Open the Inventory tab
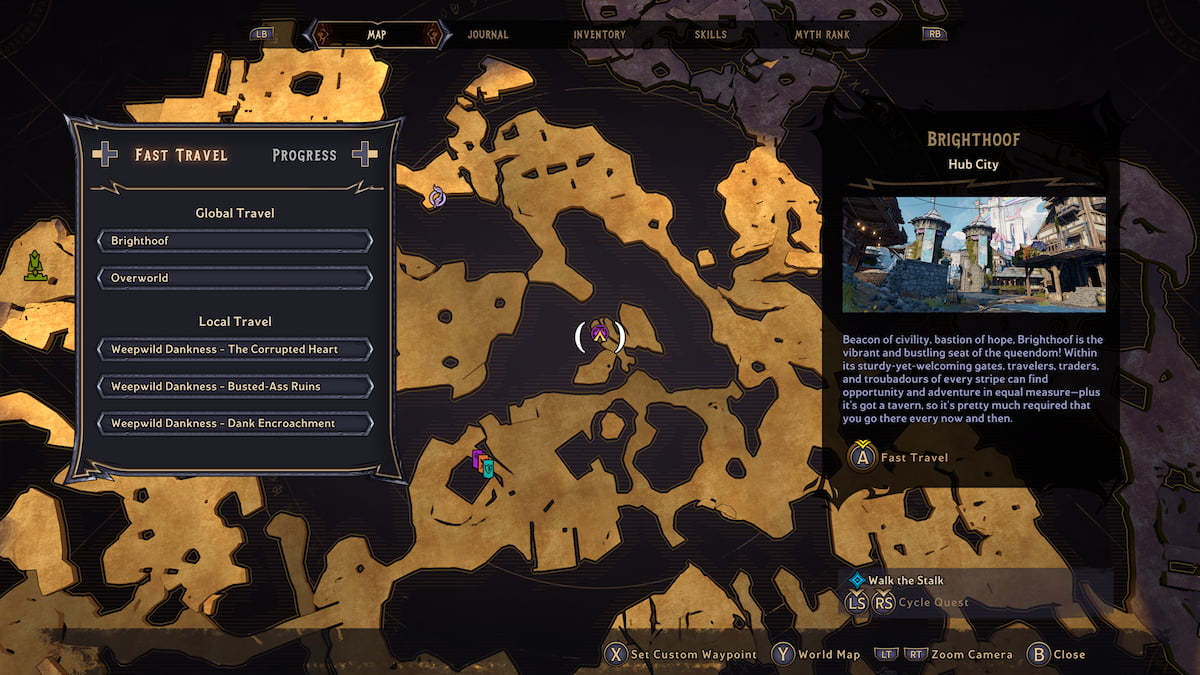 pos(599,35)
